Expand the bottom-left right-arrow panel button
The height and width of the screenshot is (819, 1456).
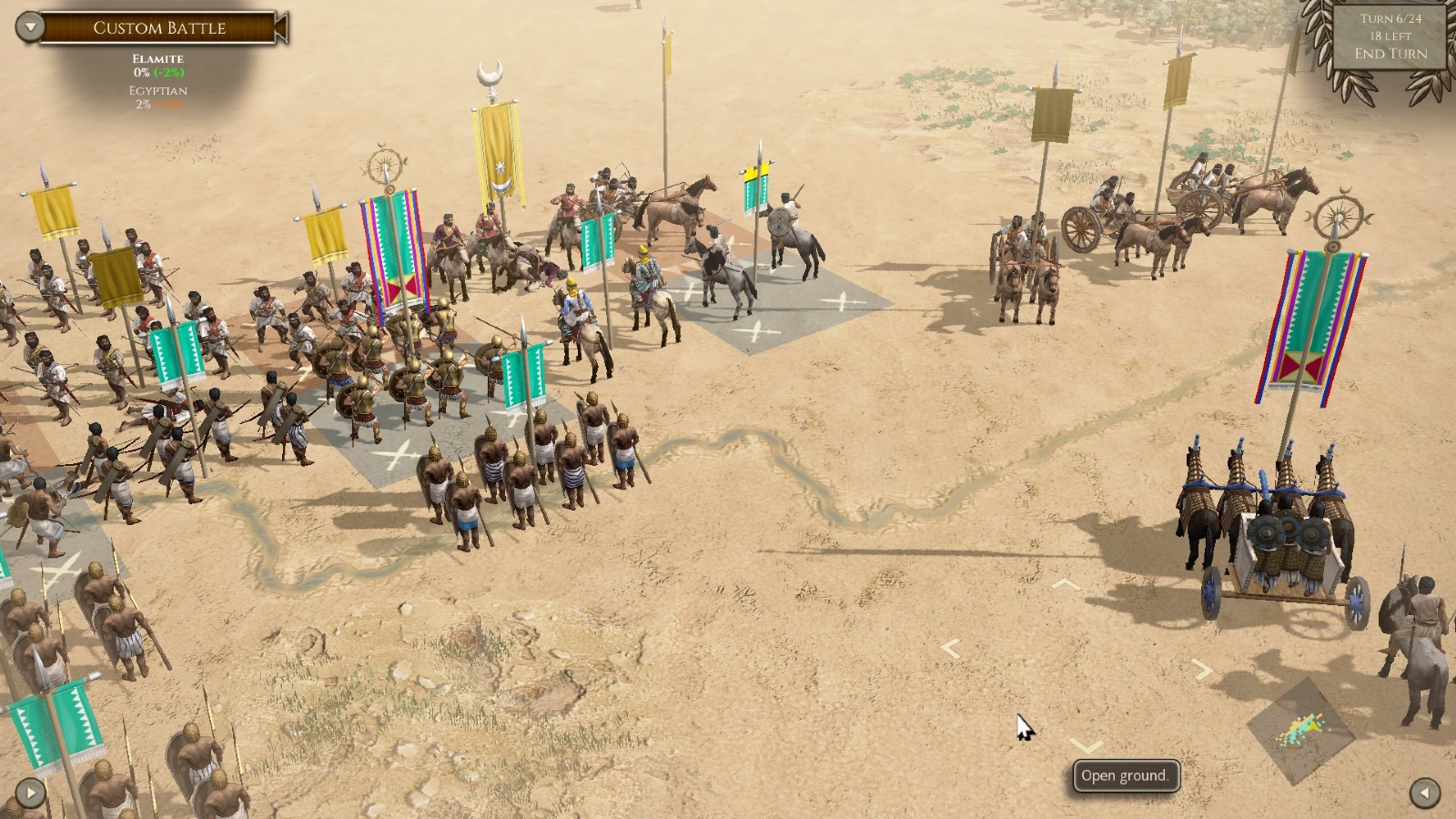30,793
